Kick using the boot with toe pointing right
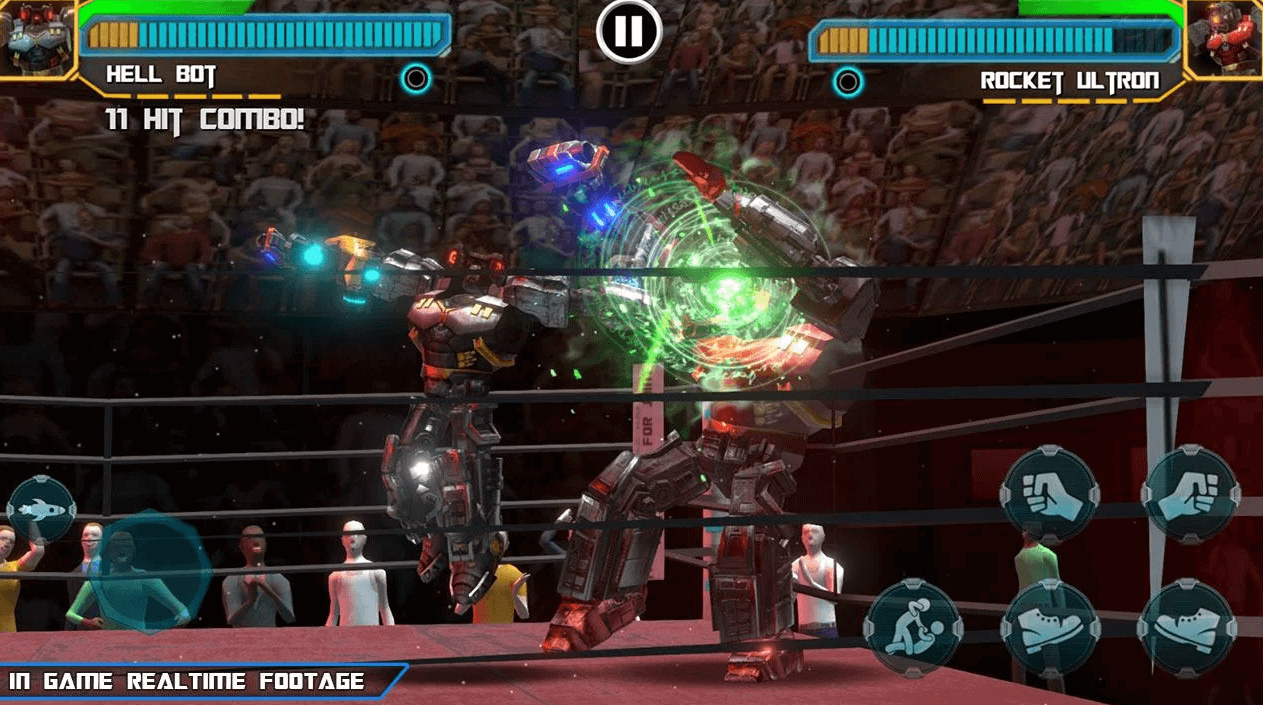The image size is (1263, 705). coord(1049,629)
